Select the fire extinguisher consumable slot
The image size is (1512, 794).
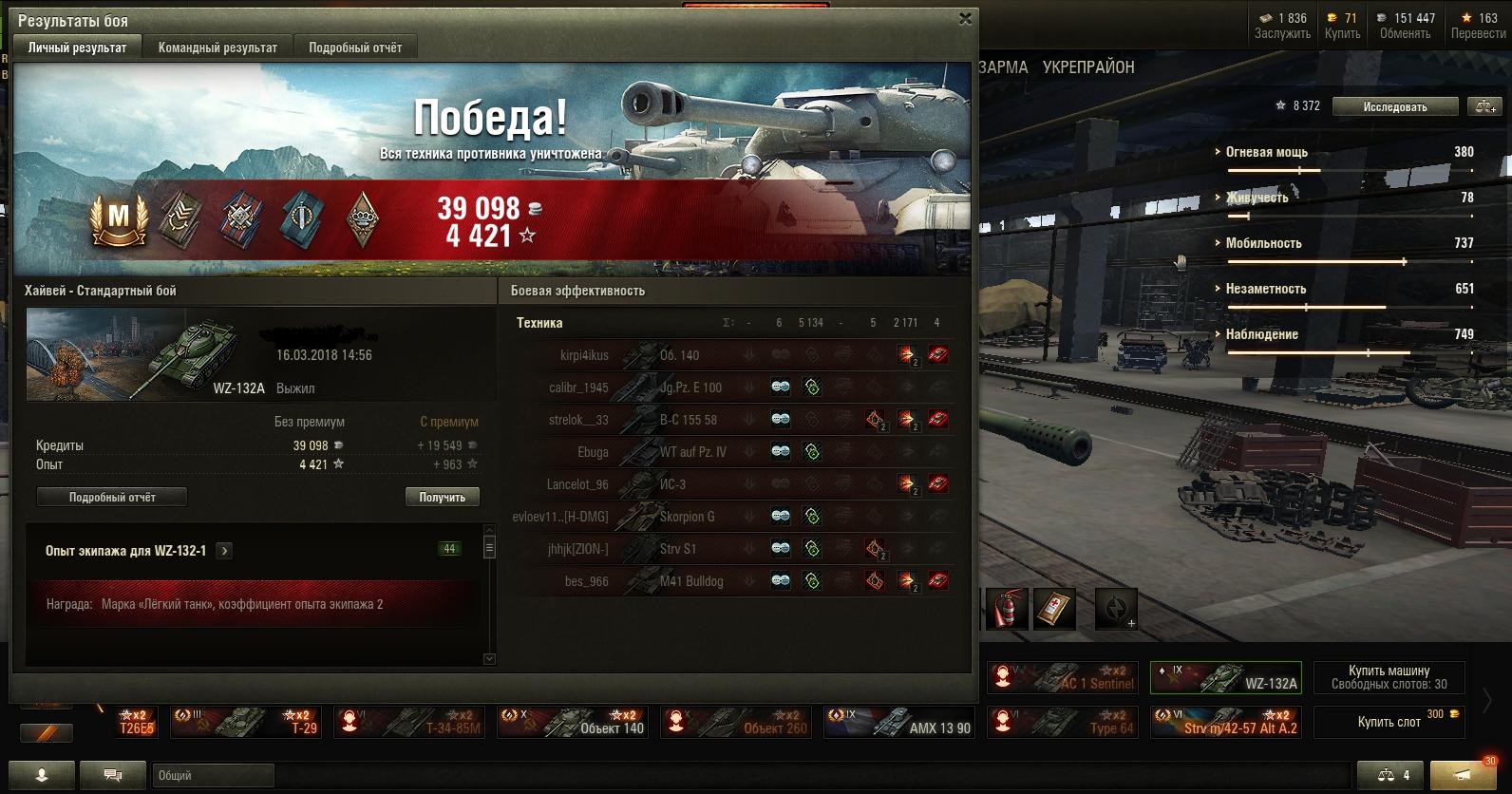click(x=1006, y=609)
